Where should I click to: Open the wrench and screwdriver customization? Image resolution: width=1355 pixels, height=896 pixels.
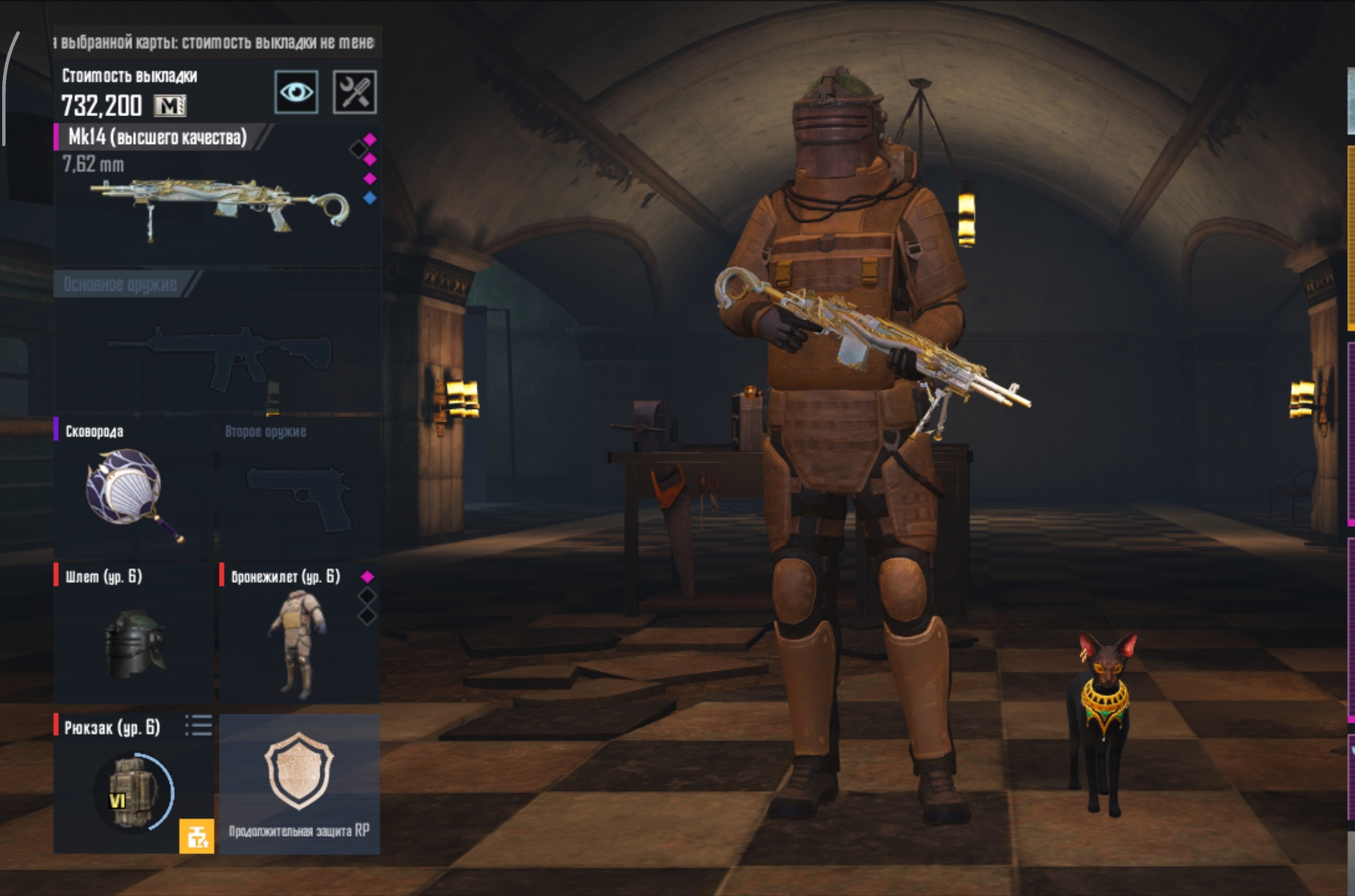[x=355, y=93]
